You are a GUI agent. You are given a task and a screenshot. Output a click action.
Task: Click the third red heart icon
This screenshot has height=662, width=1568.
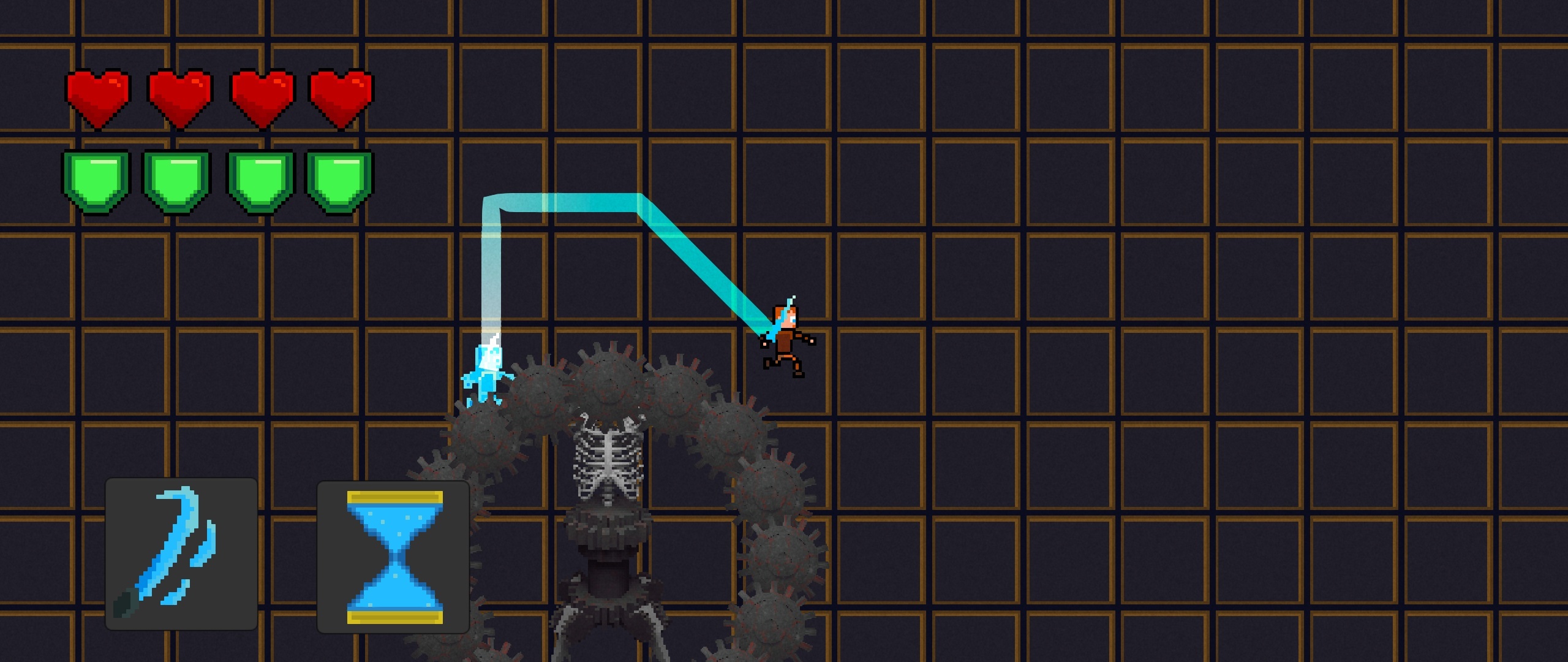(263, 95)
